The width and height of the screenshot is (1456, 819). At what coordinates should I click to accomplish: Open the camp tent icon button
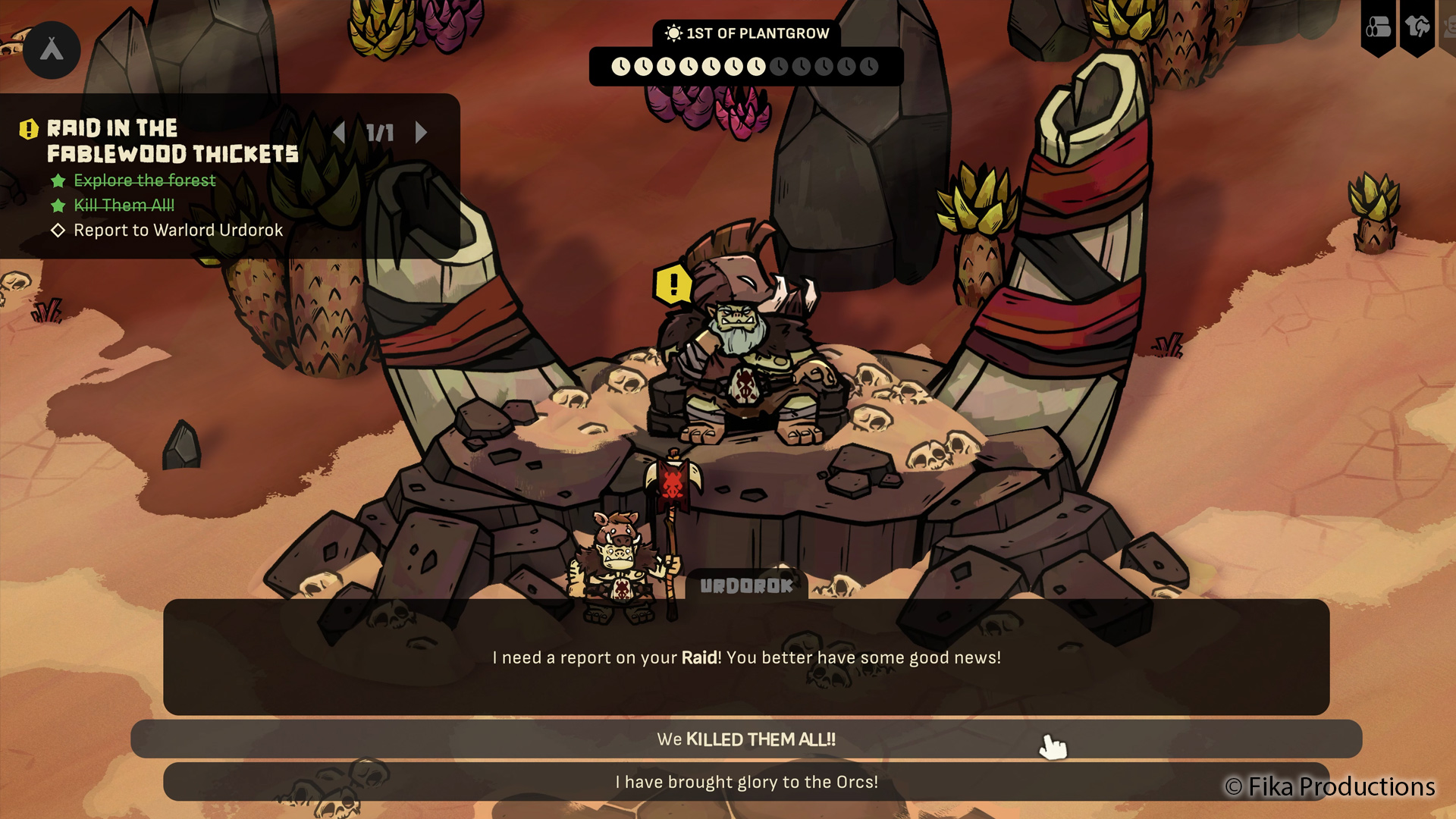click(52, 50)
